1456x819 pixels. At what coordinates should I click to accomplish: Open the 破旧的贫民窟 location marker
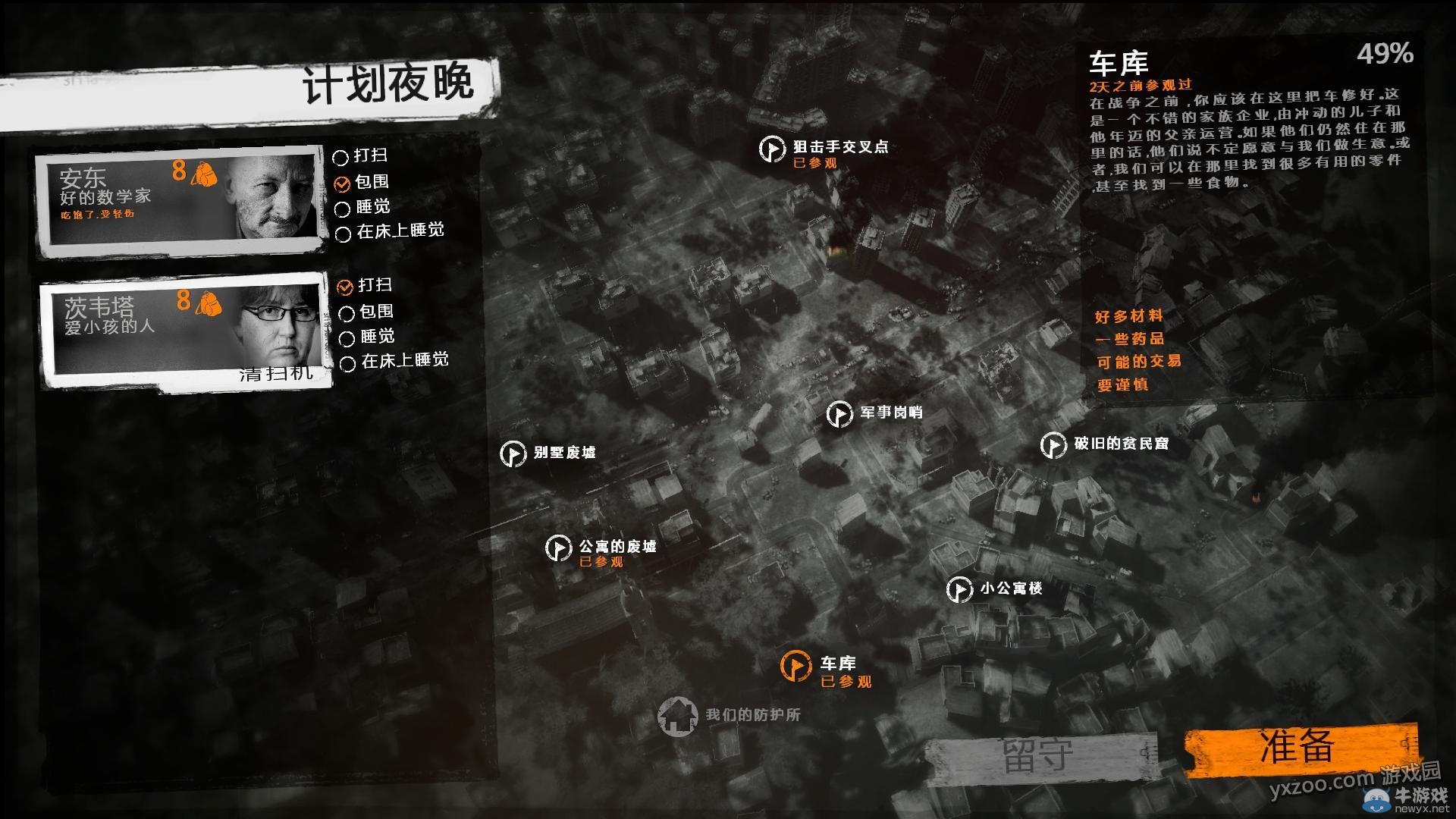pos(1053,446)
